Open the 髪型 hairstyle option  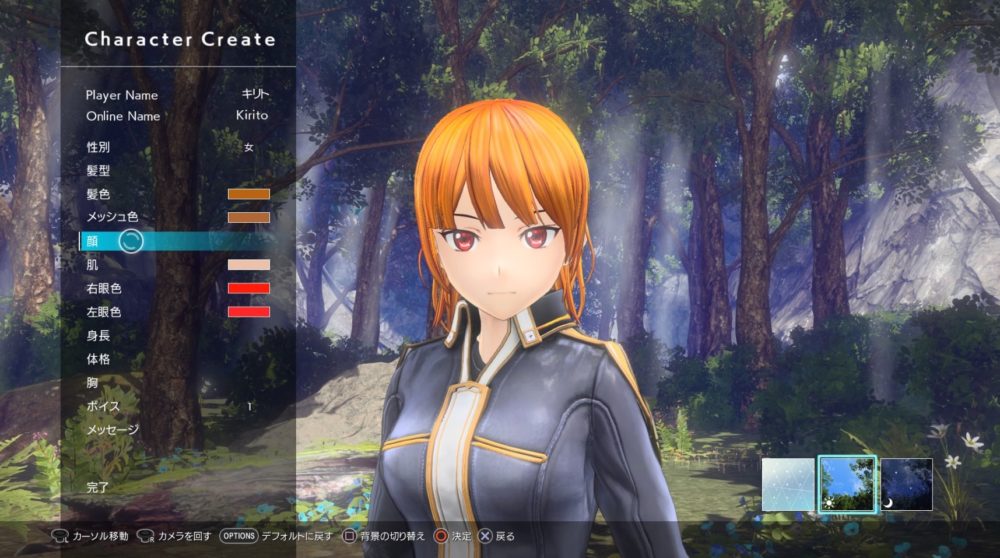(x=100, y=171)
